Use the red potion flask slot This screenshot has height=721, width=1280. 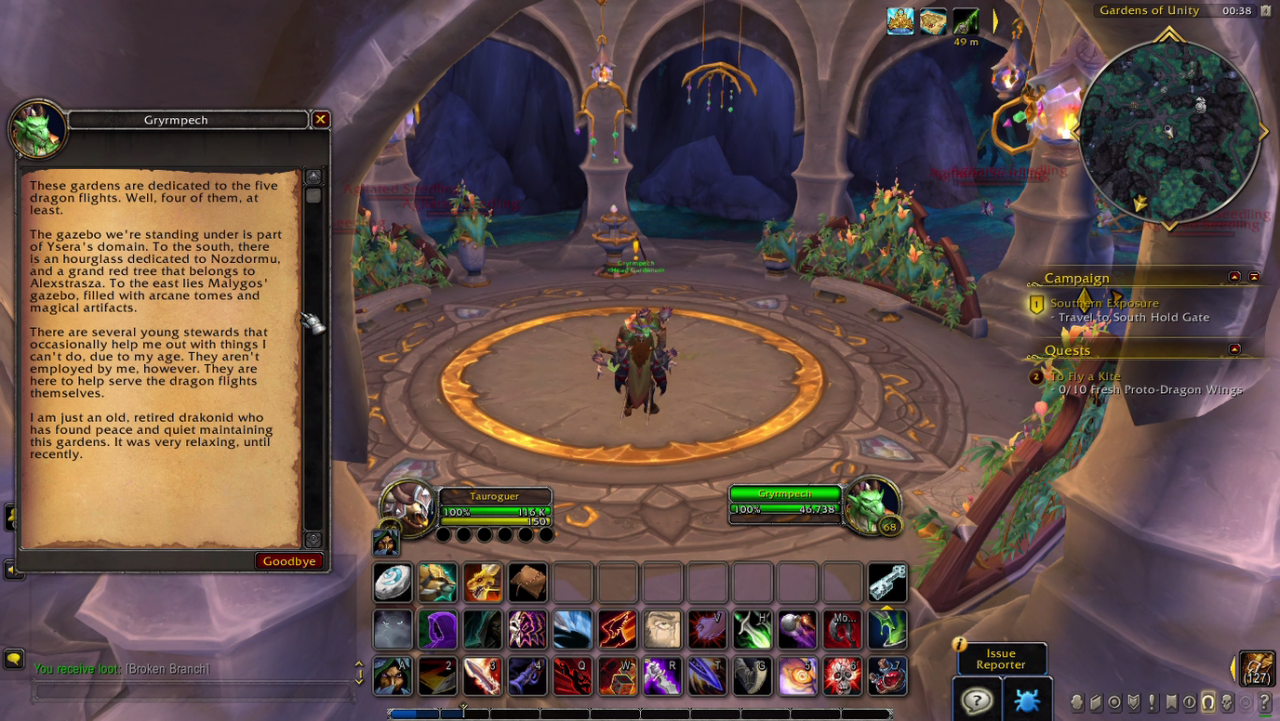coord(887,676)
